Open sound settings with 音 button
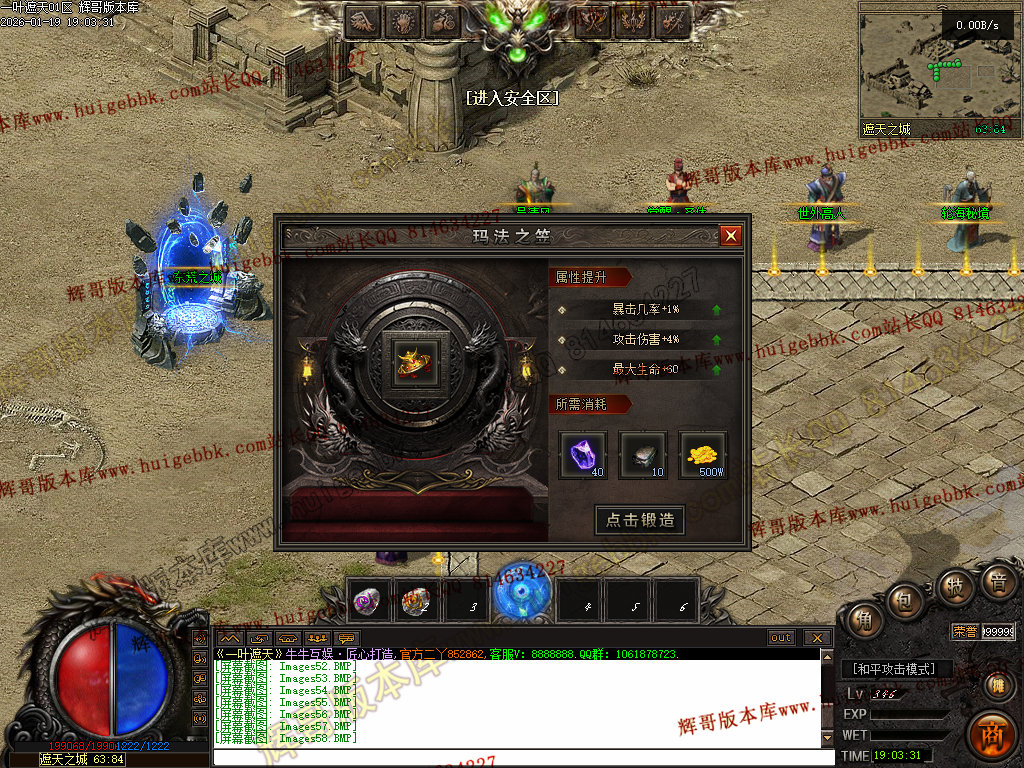Screen dimensions: 1024x768 [x=997, y=582]
